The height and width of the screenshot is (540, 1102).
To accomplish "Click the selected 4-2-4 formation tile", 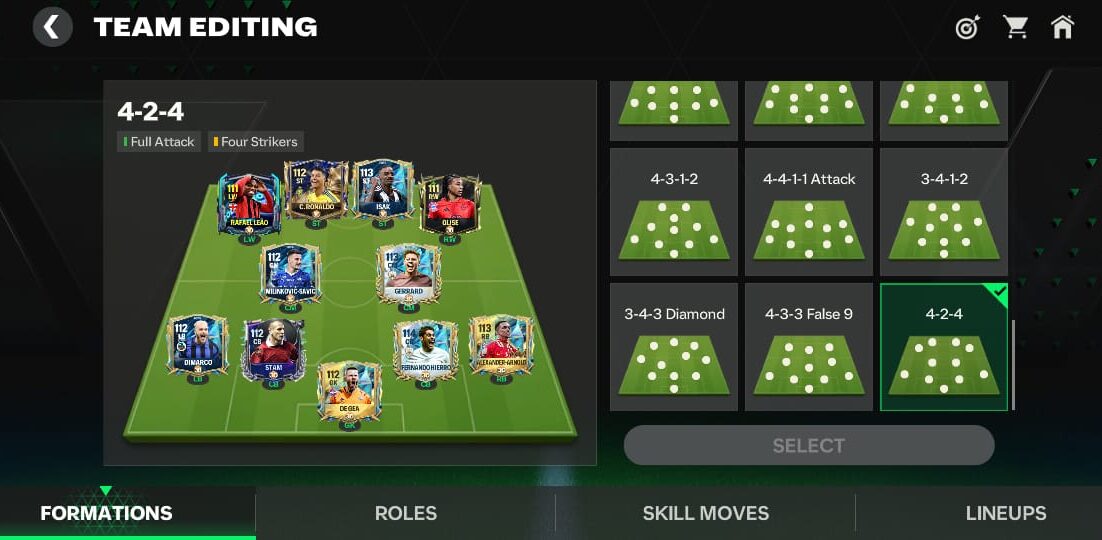I will [943, 347].
